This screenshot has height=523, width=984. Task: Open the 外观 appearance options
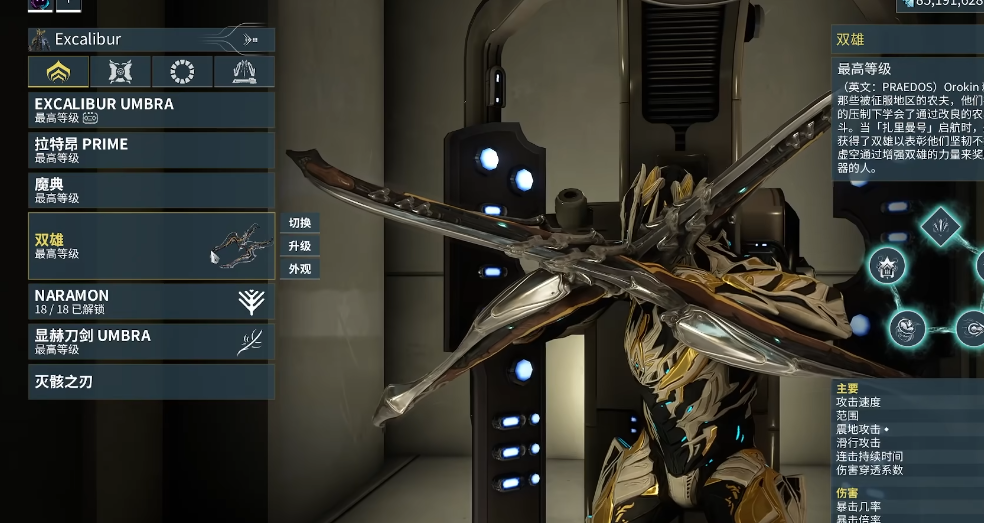coord(300,269)
